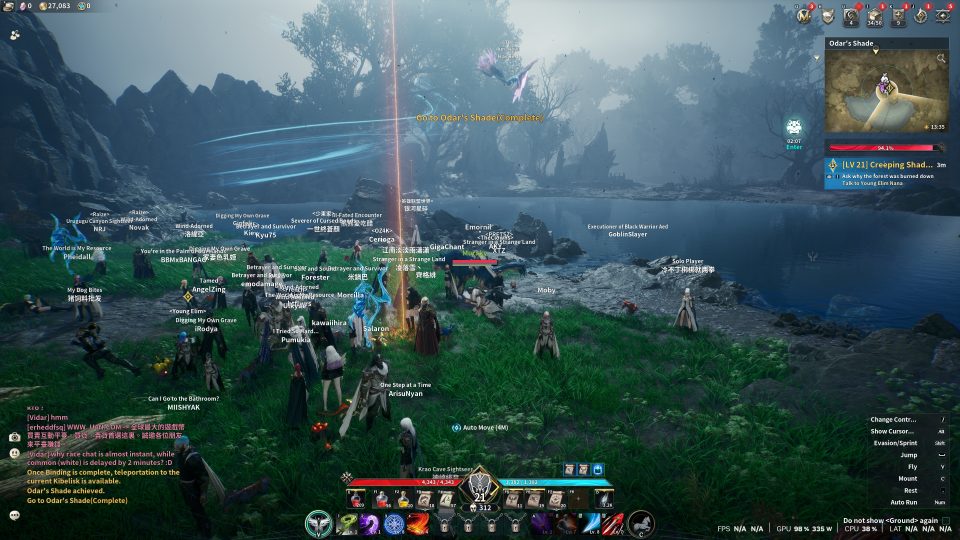Viewport: 960px width, 540px height.
Task: Click the Auto Move (4M) indicator
Action: (485, 427)
